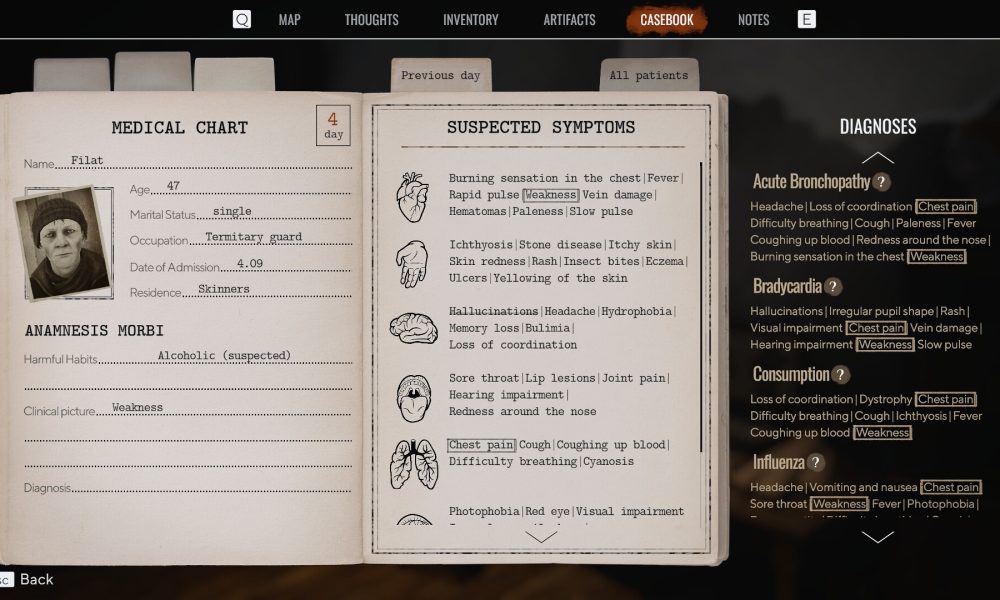Click the question mark next to Consumption

[x=841, y=375]
